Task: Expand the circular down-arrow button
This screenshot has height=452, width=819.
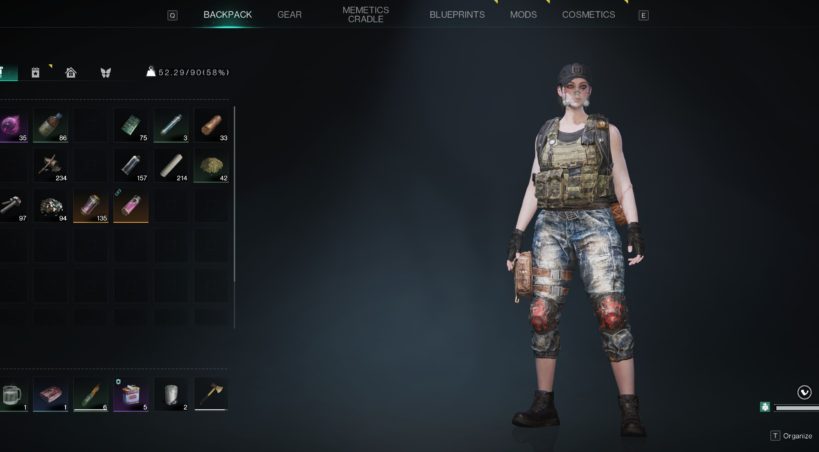Action: [x=805, y=392]
